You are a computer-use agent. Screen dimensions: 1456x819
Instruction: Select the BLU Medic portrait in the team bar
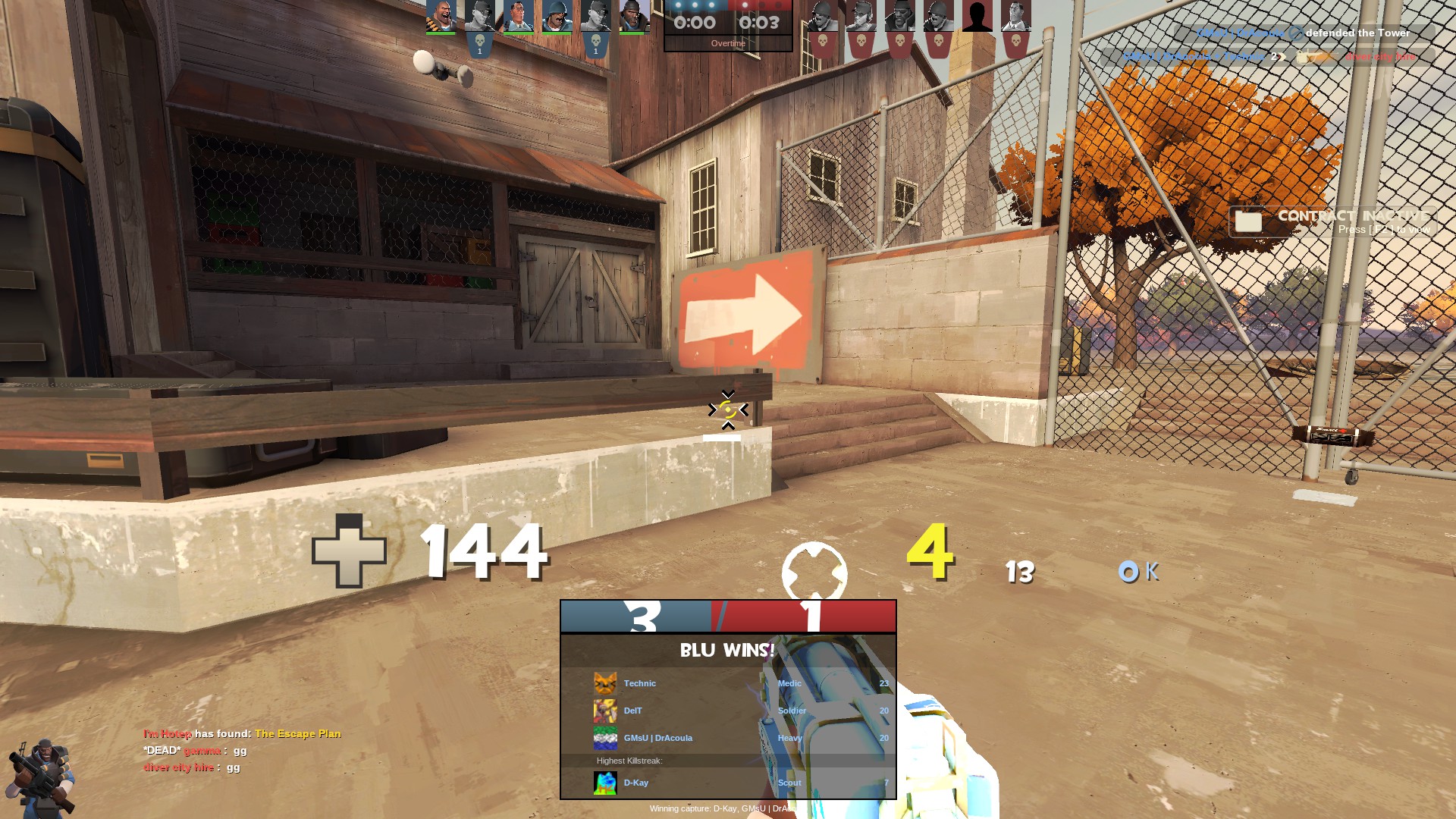pyautogui.click(x=518, y=17)
